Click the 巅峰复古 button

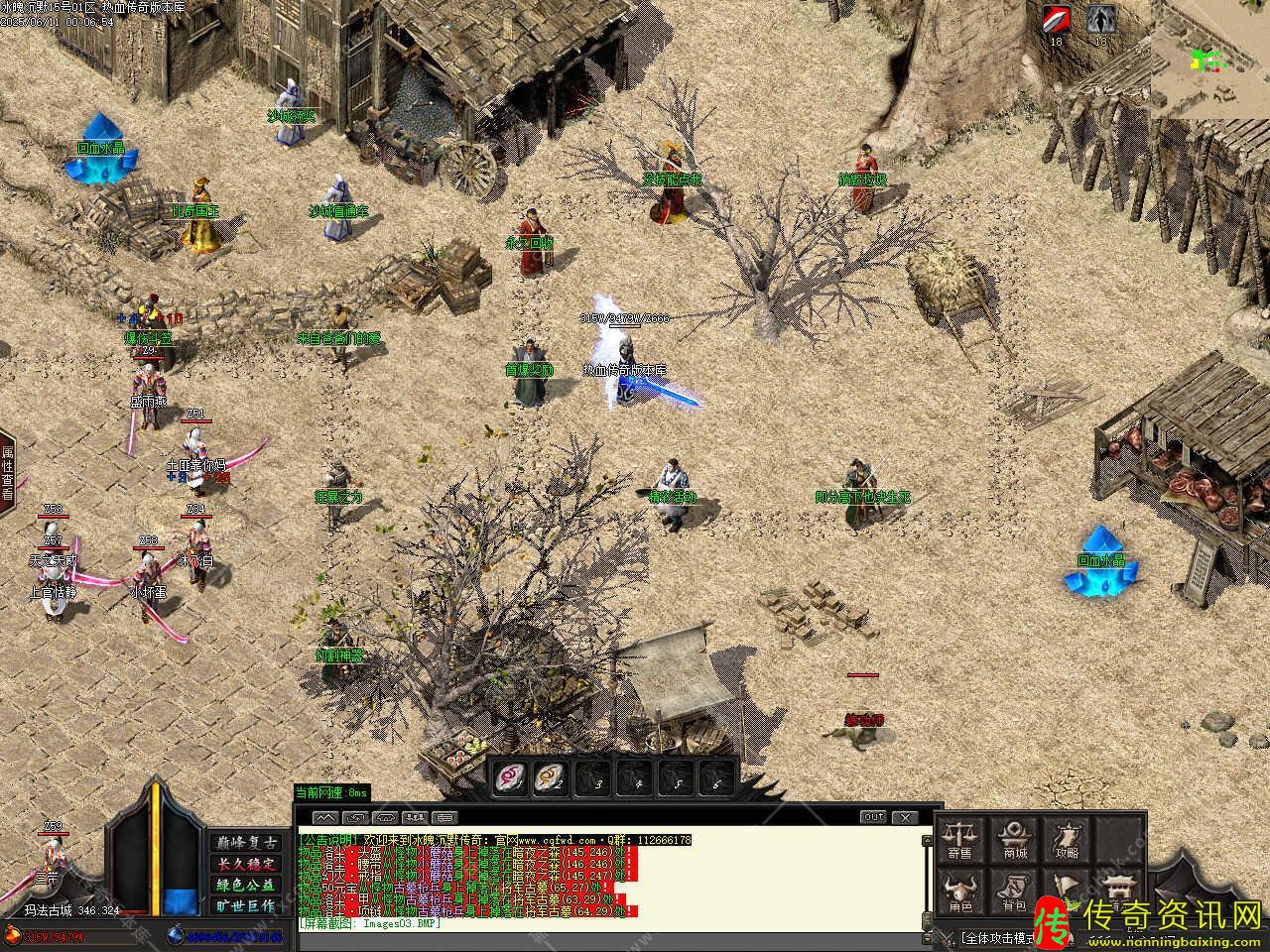pyautogui.click(x=245, y=842)
